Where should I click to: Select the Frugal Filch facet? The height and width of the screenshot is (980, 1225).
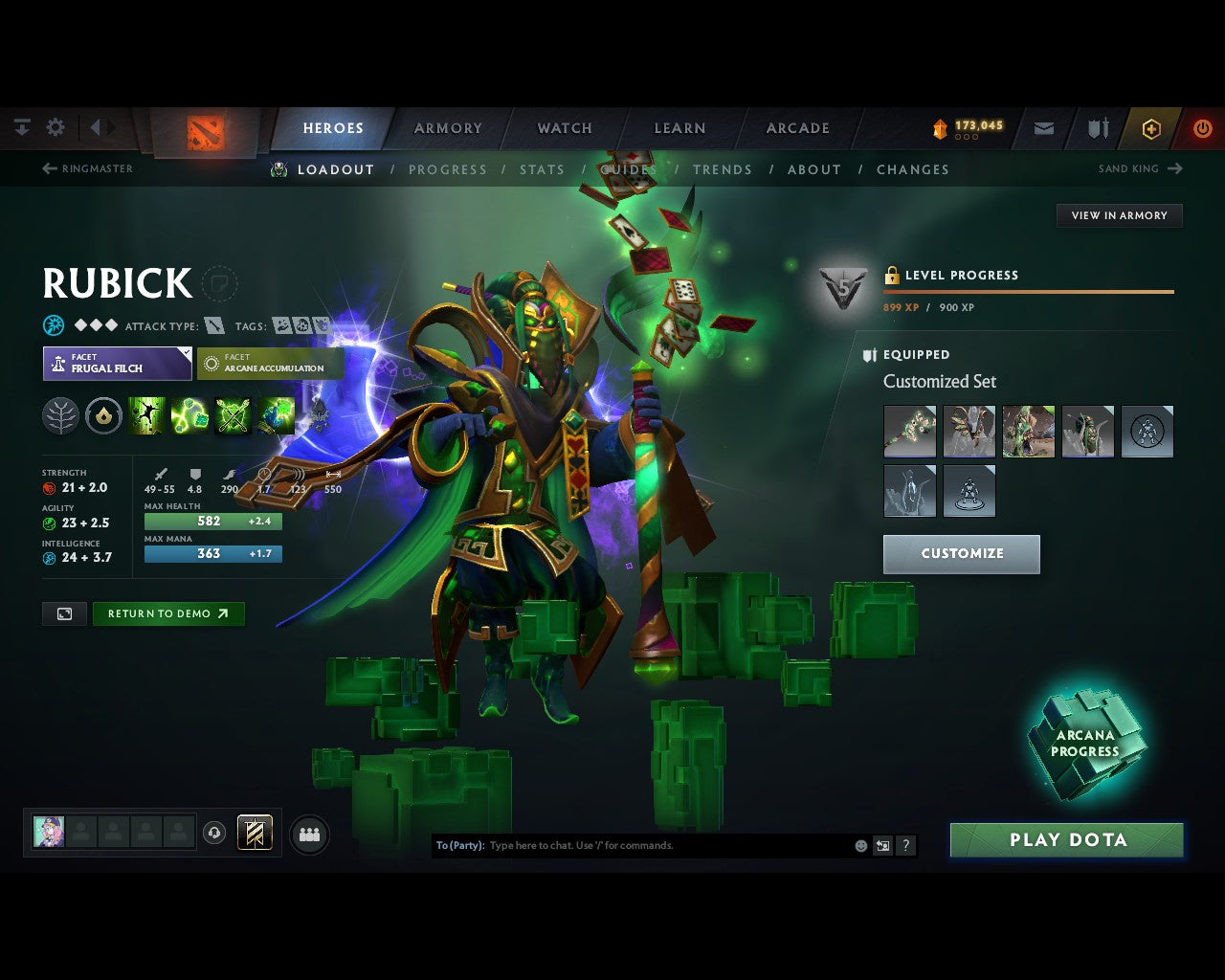click(117, 364)
